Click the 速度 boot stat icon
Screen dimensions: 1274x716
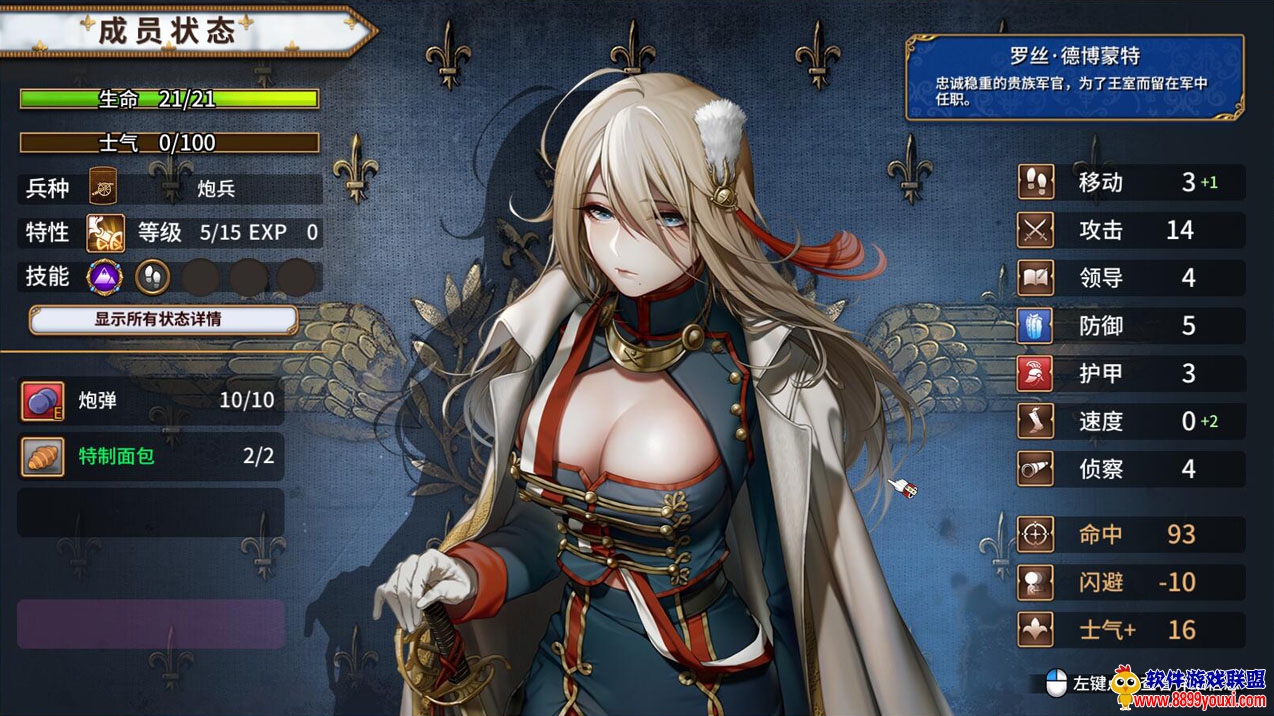click(1036, 421)
